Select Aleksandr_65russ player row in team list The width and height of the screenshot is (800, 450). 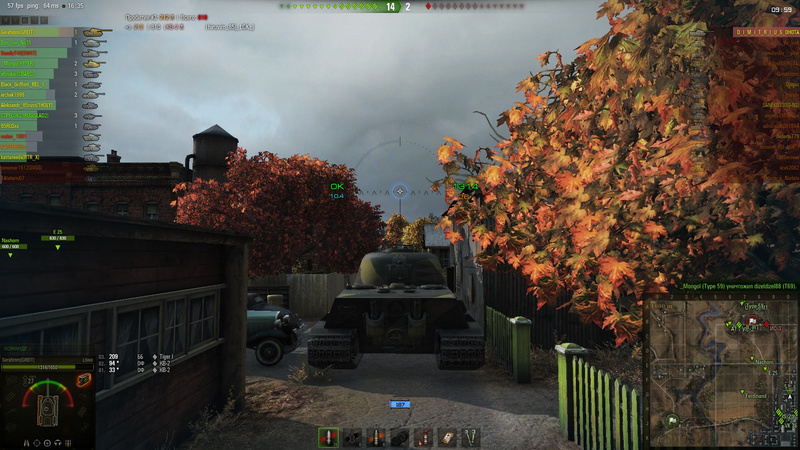click(40, 105)
